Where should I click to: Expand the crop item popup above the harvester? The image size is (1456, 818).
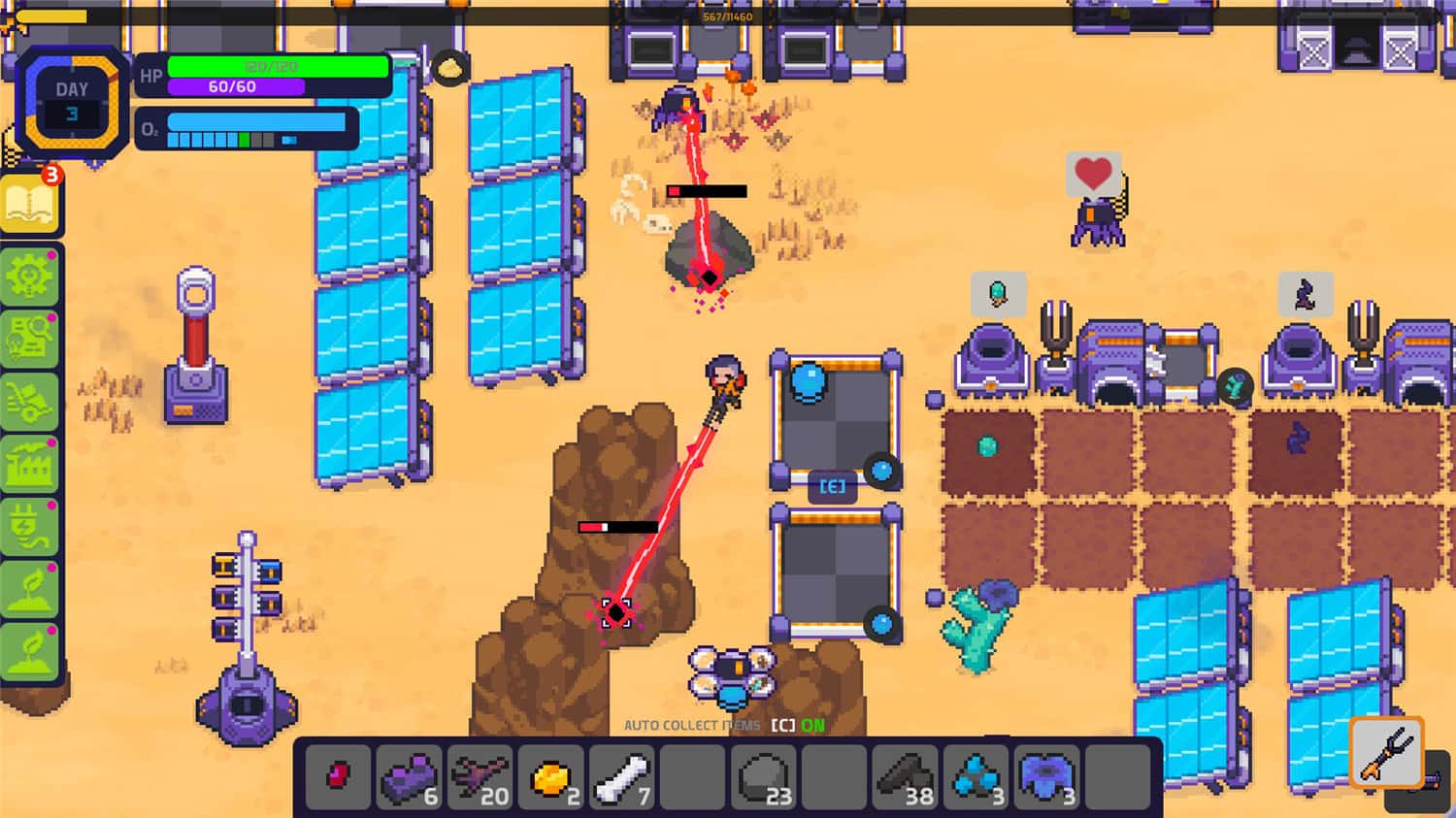[1000, 294]
